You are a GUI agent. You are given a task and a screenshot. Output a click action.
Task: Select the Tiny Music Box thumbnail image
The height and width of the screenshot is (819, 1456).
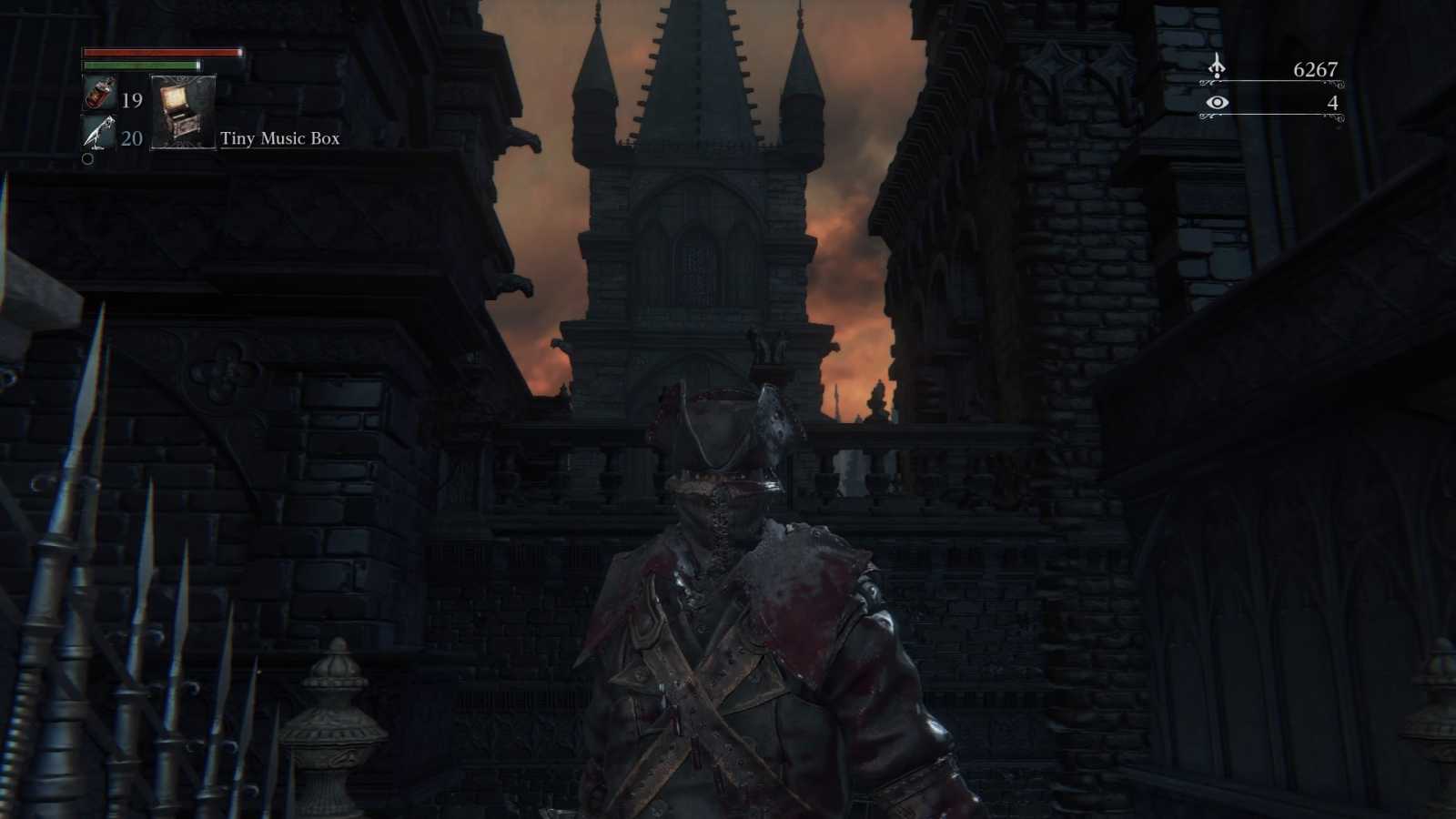click(183, 113)
